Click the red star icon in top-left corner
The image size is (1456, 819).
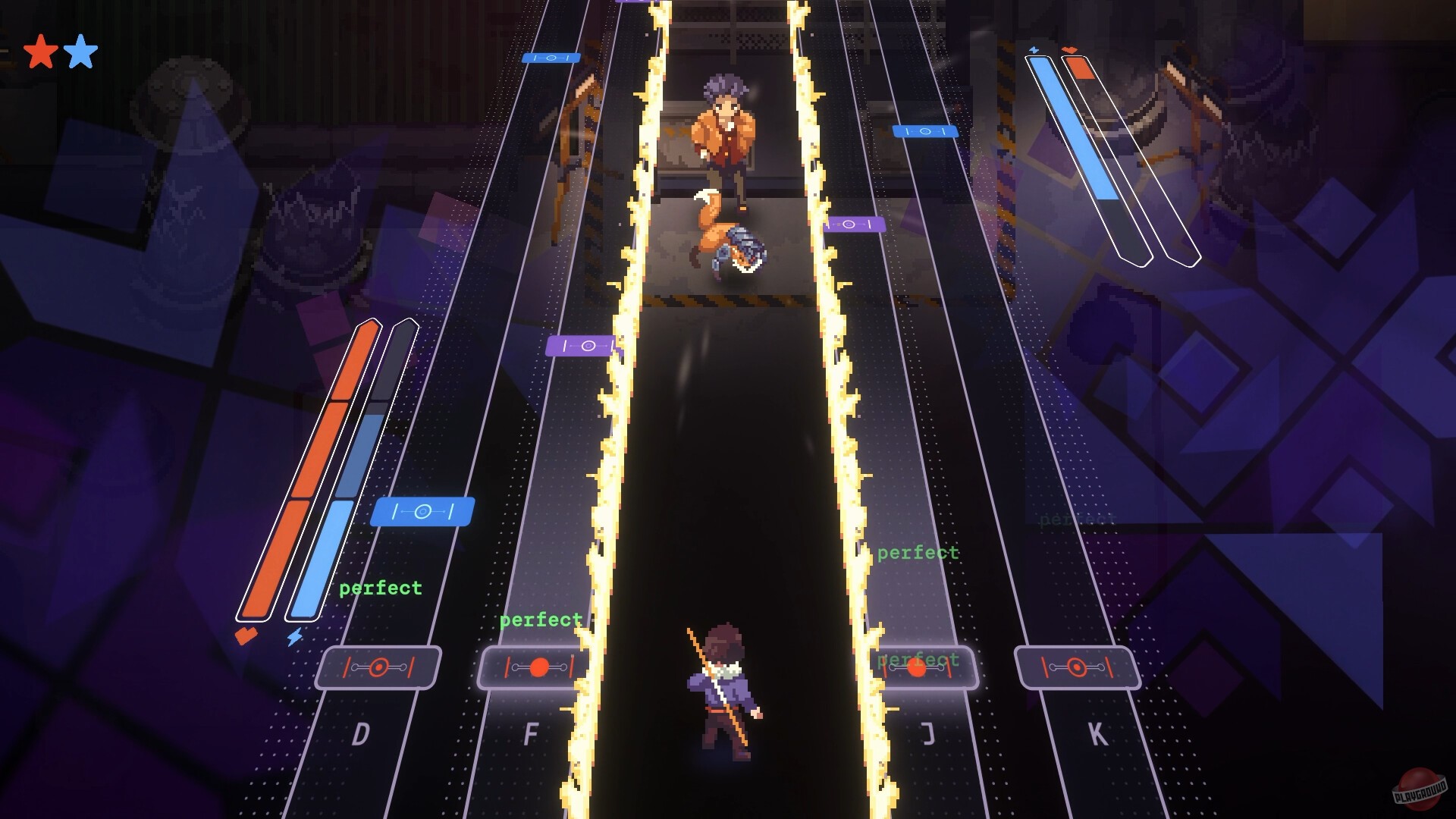(x=39, y=50)
